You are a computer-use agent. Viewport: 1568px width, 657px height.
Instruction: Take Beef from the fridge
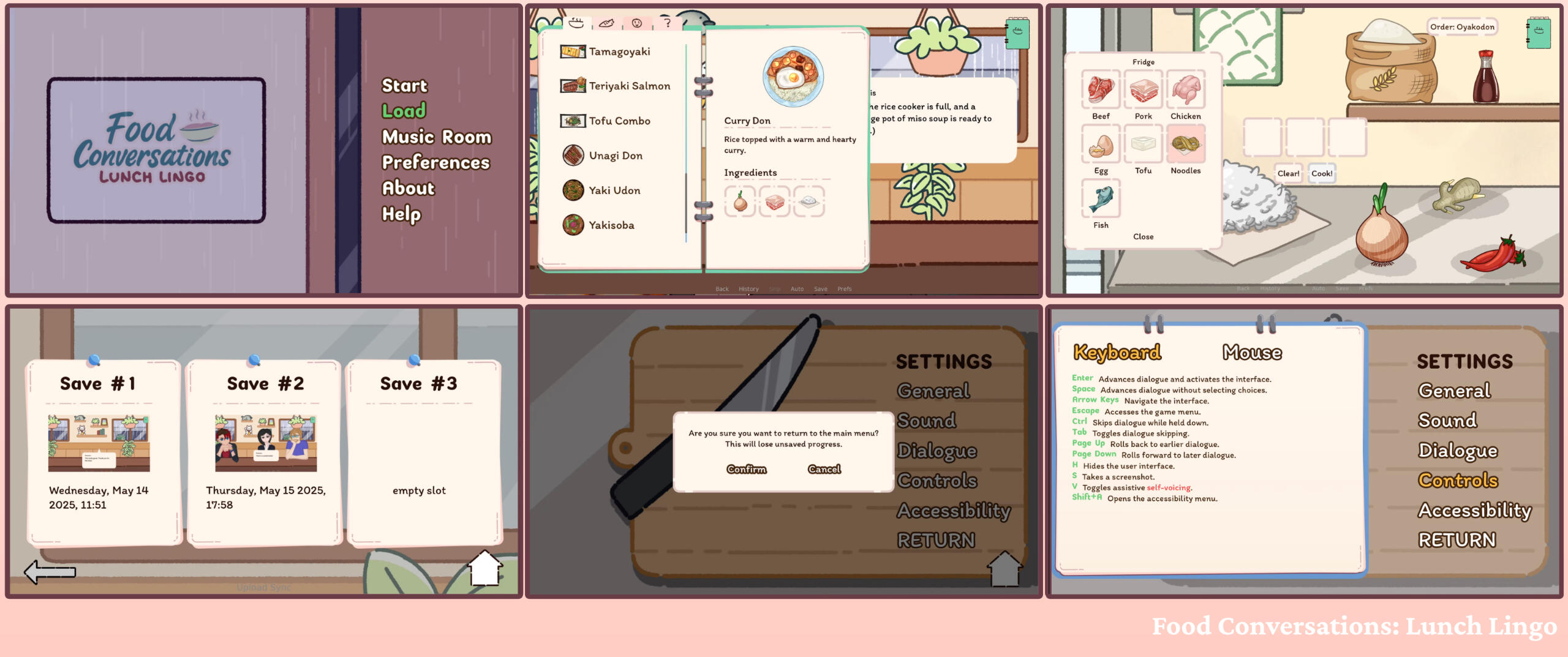point(1101,91)
